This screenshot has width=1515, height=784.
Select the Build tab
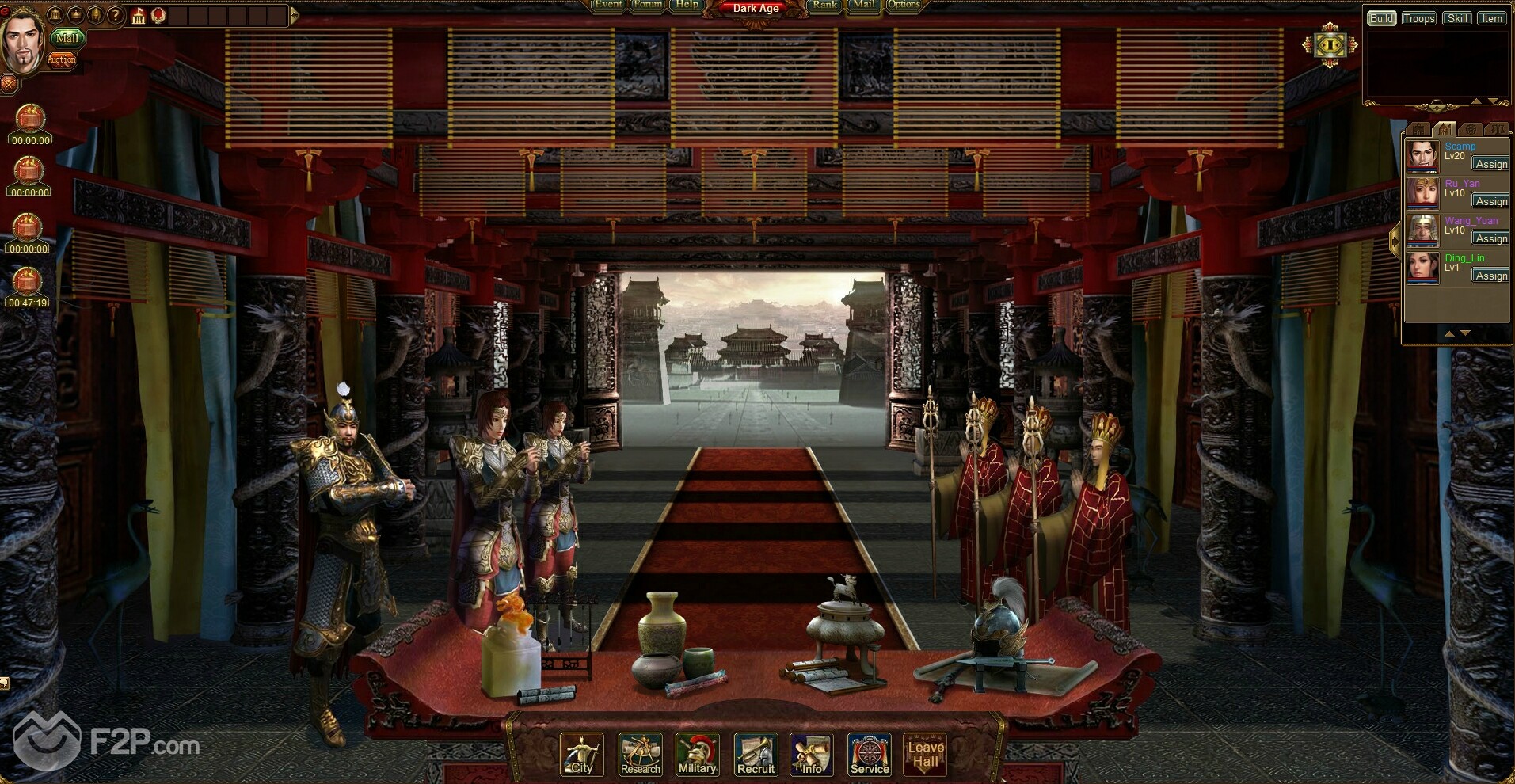1381,18
